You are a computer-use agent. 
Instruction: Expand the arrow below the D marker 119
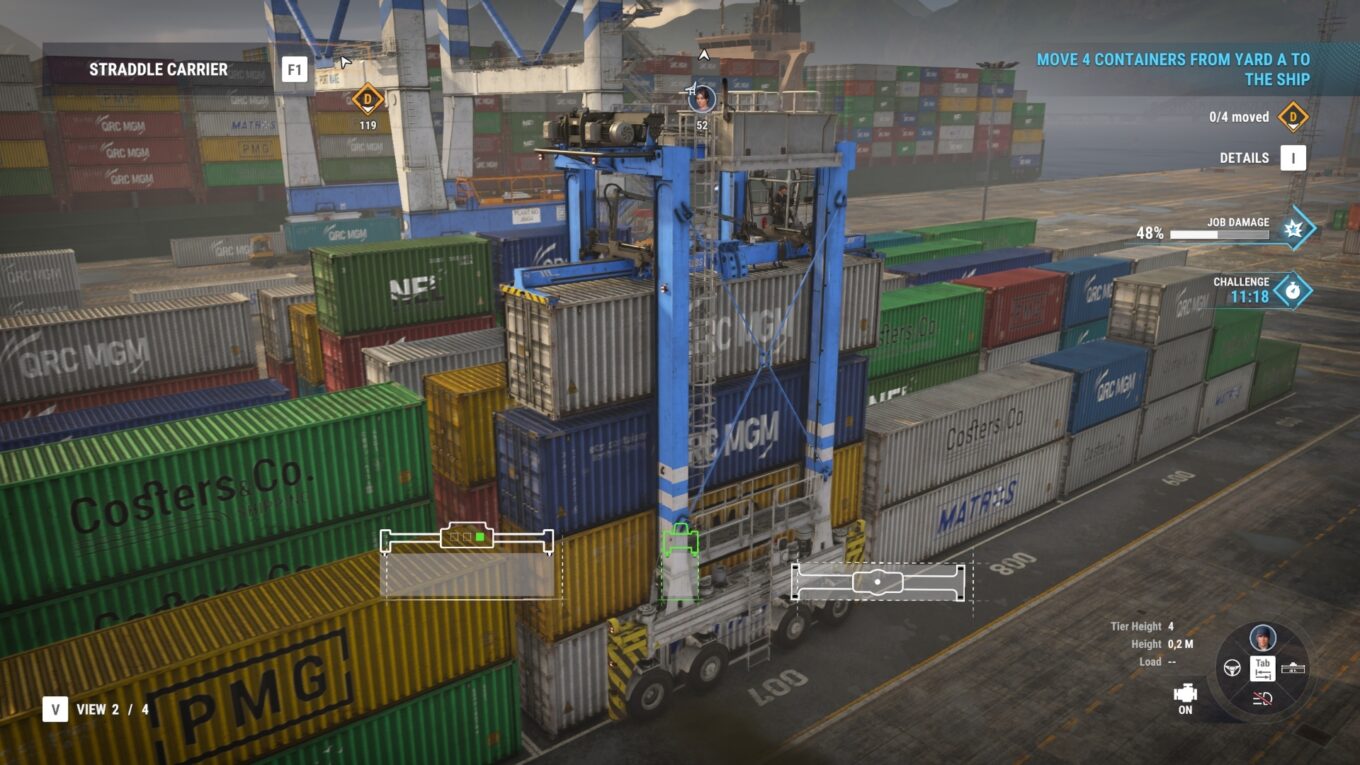[x=368, y=109]
